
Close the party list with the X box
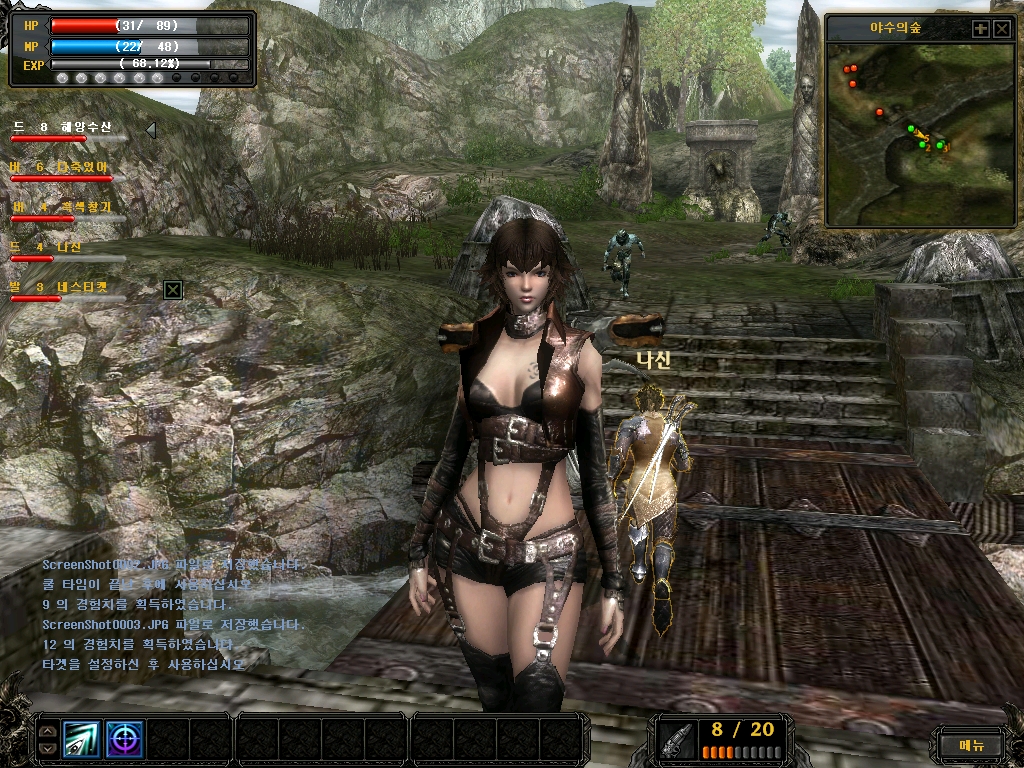[173, 289]
